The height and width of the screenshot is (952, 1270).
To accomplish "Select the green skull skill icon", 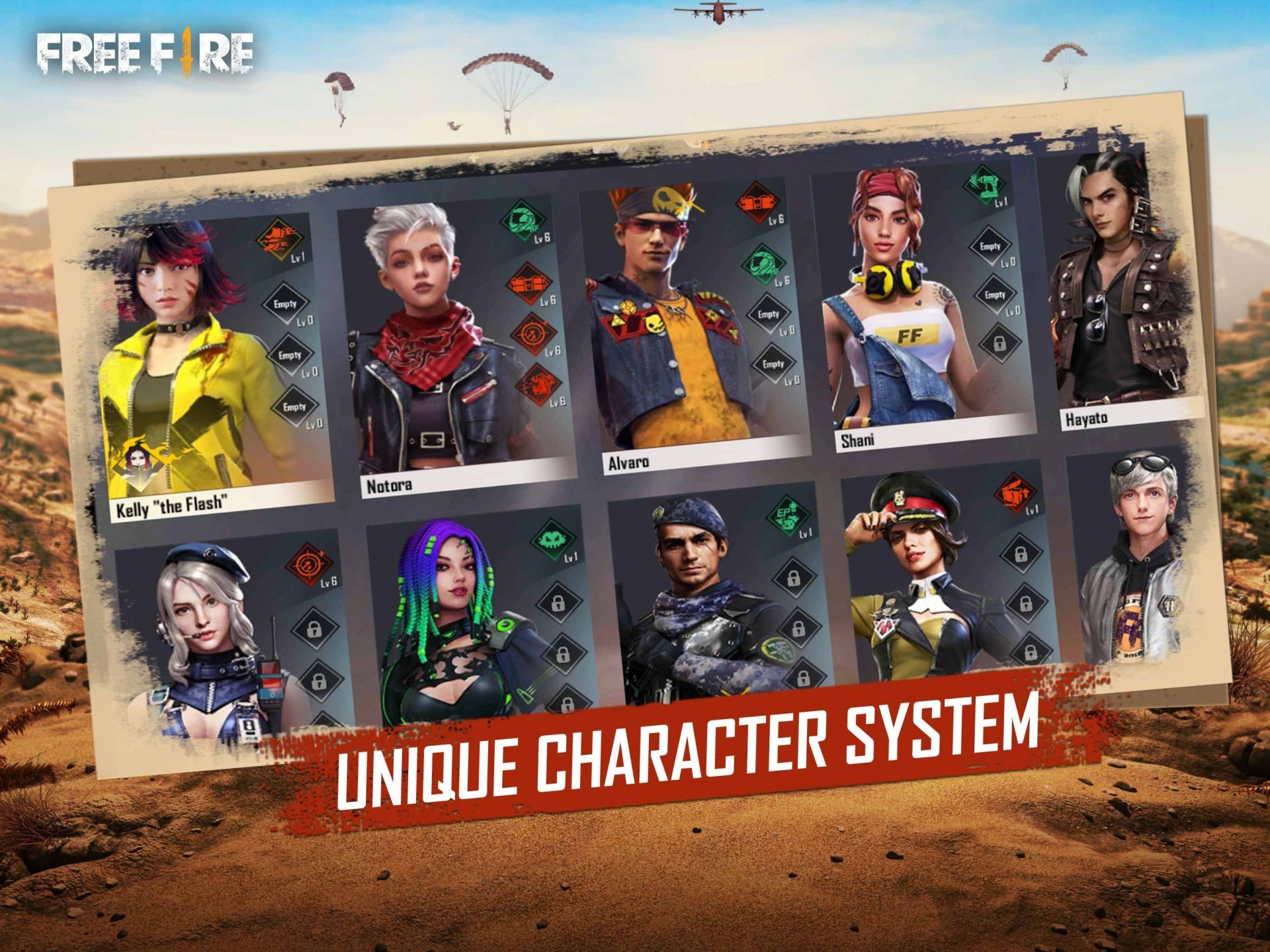I will 553,541.
